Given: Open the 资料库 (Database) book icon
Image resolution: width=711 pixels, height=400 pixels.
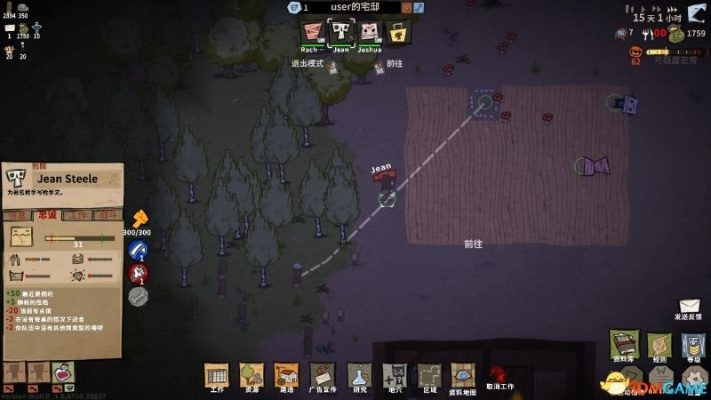Looking at the screenshot, I should (x=624, y=343).
